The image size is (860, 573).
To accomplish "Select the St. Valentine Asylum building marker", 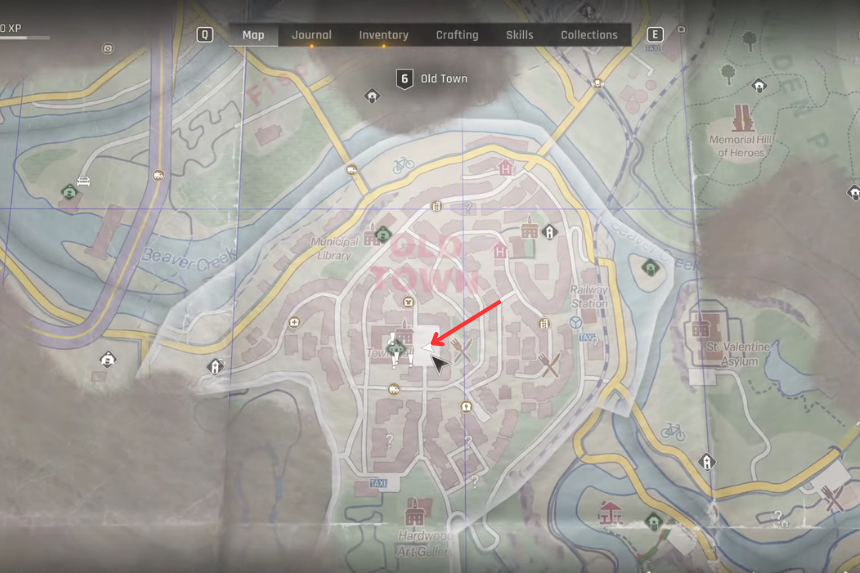I will (699, 329).
